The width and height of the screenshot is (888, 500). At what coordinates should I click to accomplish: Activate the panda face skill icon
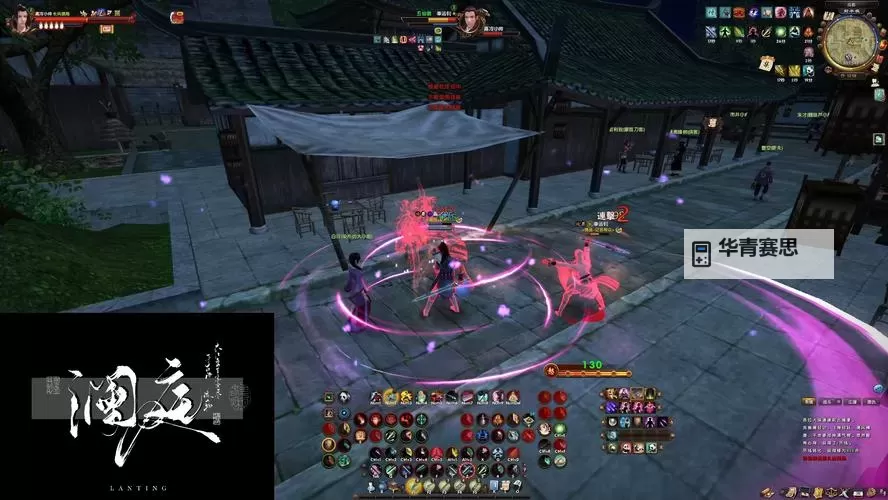pos(343,397)
